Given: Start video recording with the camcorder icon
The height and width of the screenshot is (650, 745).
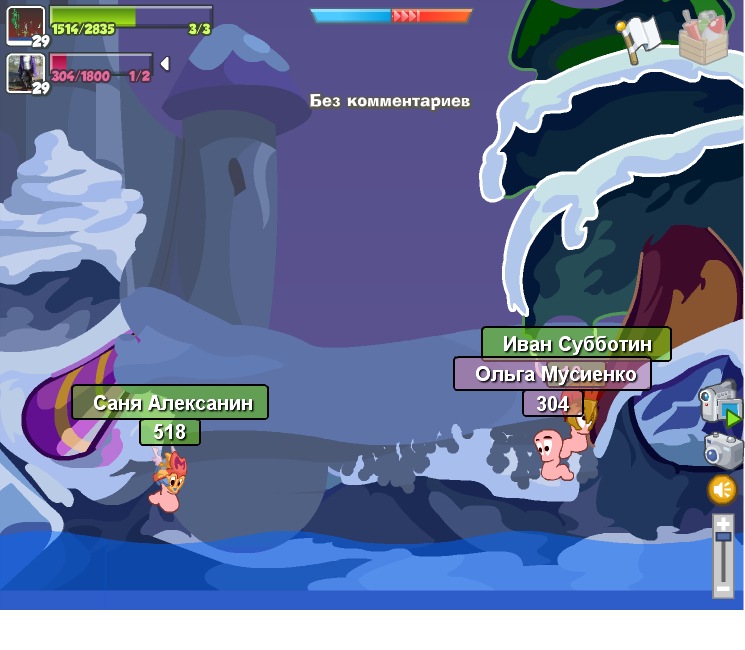Looking at the screenshot, I should (x=719, y=402).
